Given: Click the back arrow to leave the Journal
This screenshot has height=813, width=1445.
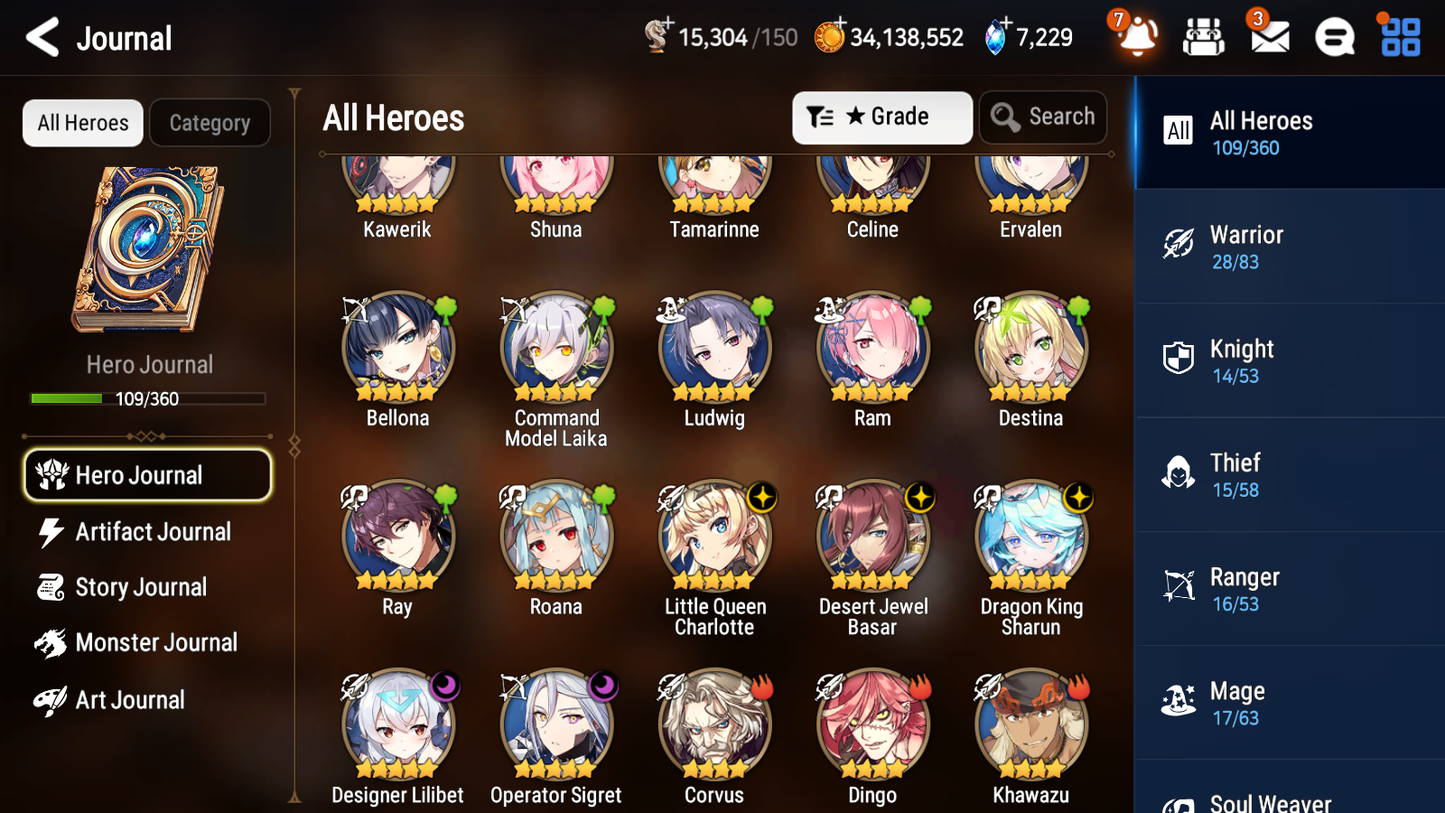Looking at the screenshot, I should [40, 37].
